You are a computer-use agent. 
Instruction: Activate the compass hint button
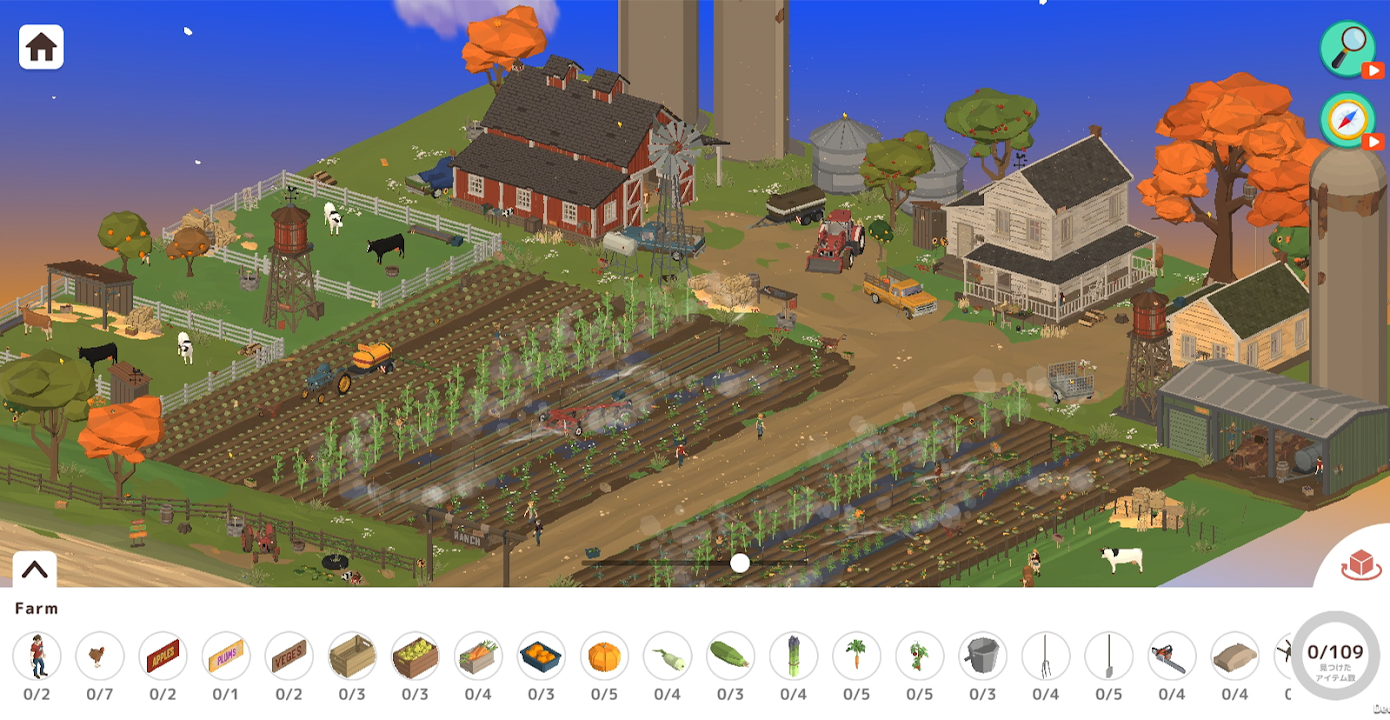click(x=1347, y=120)
